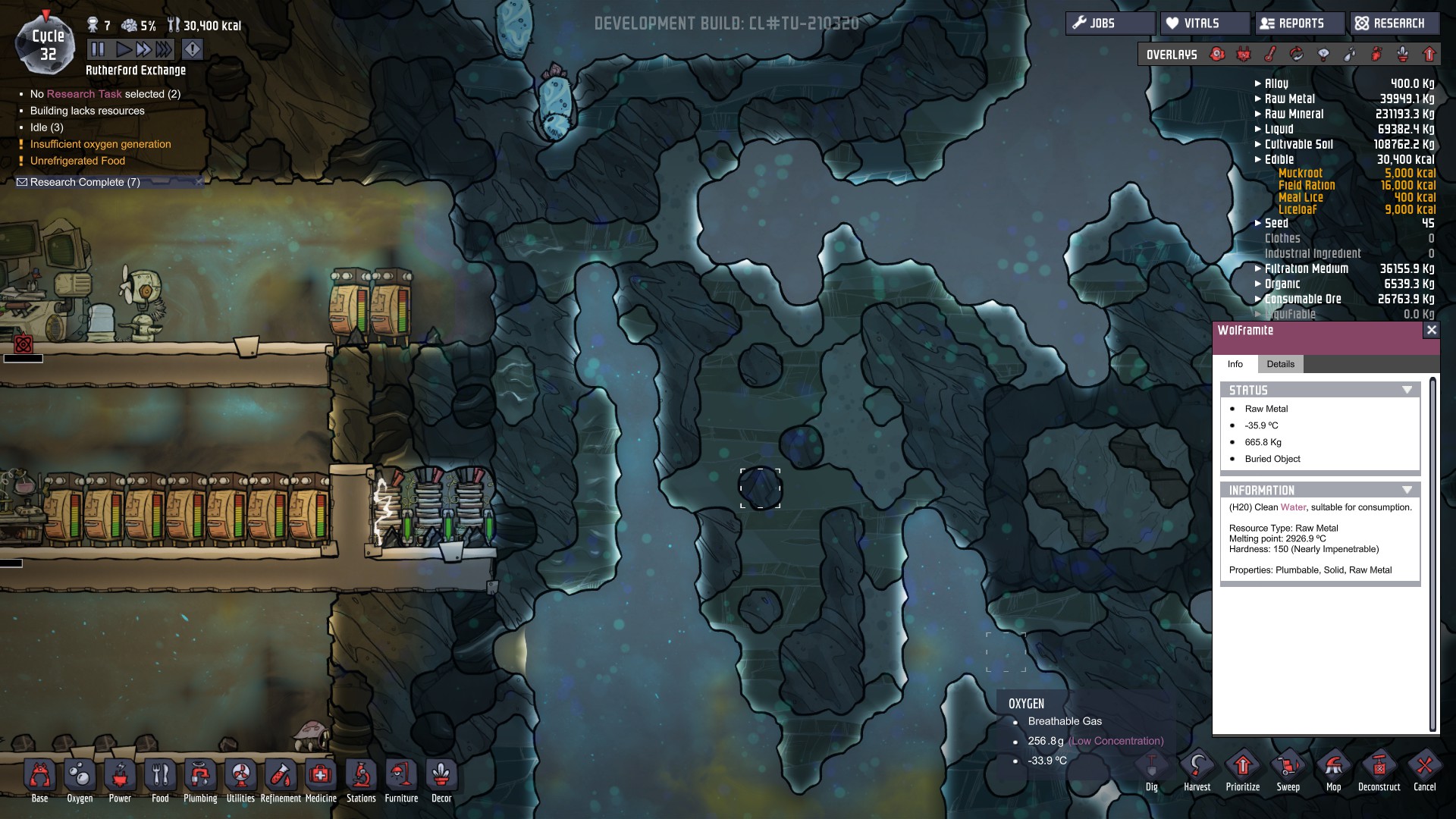The width and height of the screenshot is (1456, 819).
Task: Close the Wolframite info panel
Action: click(1431, 330)
